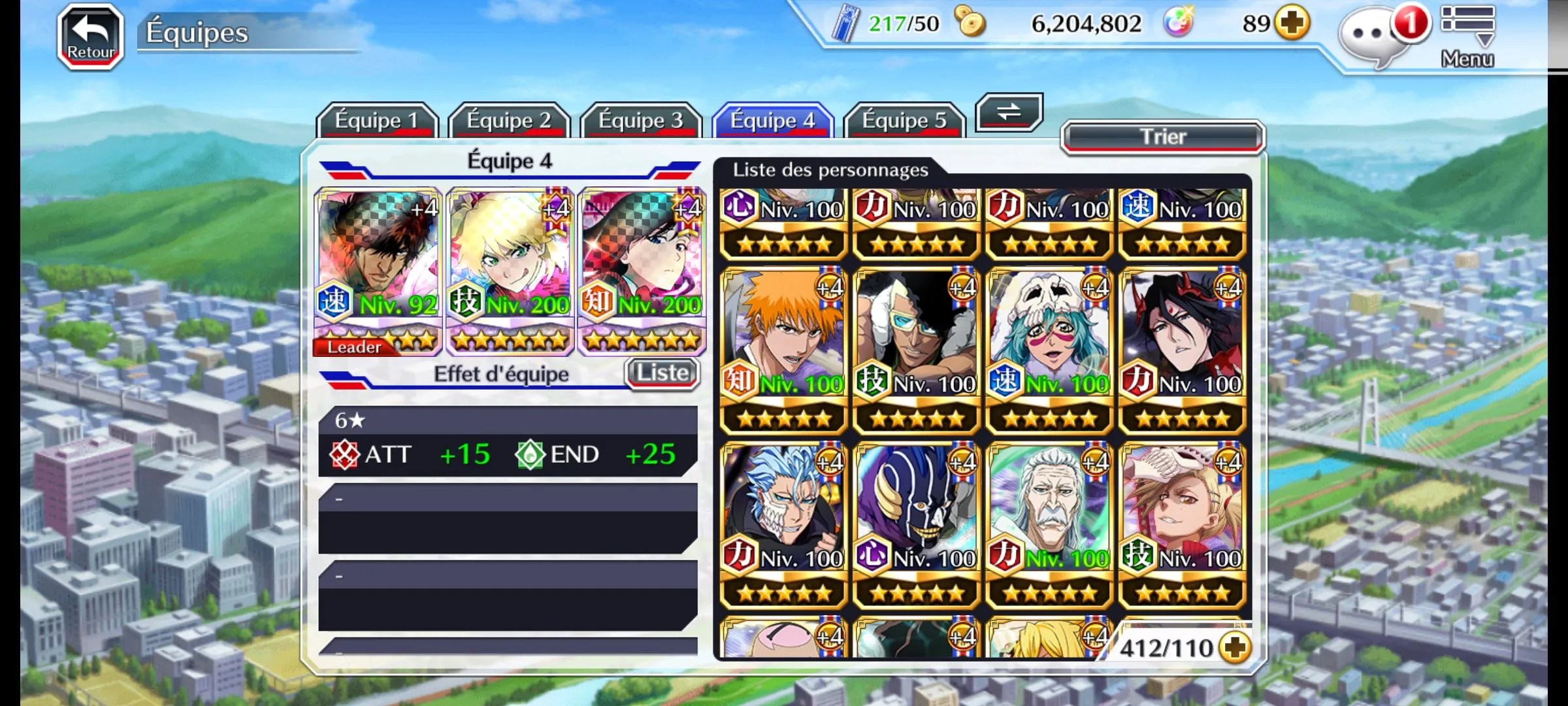This screenshot has width=1568, height=706.
Task: Choose the orange-haired Ichigo character card
Action: (x=783, y=350)
